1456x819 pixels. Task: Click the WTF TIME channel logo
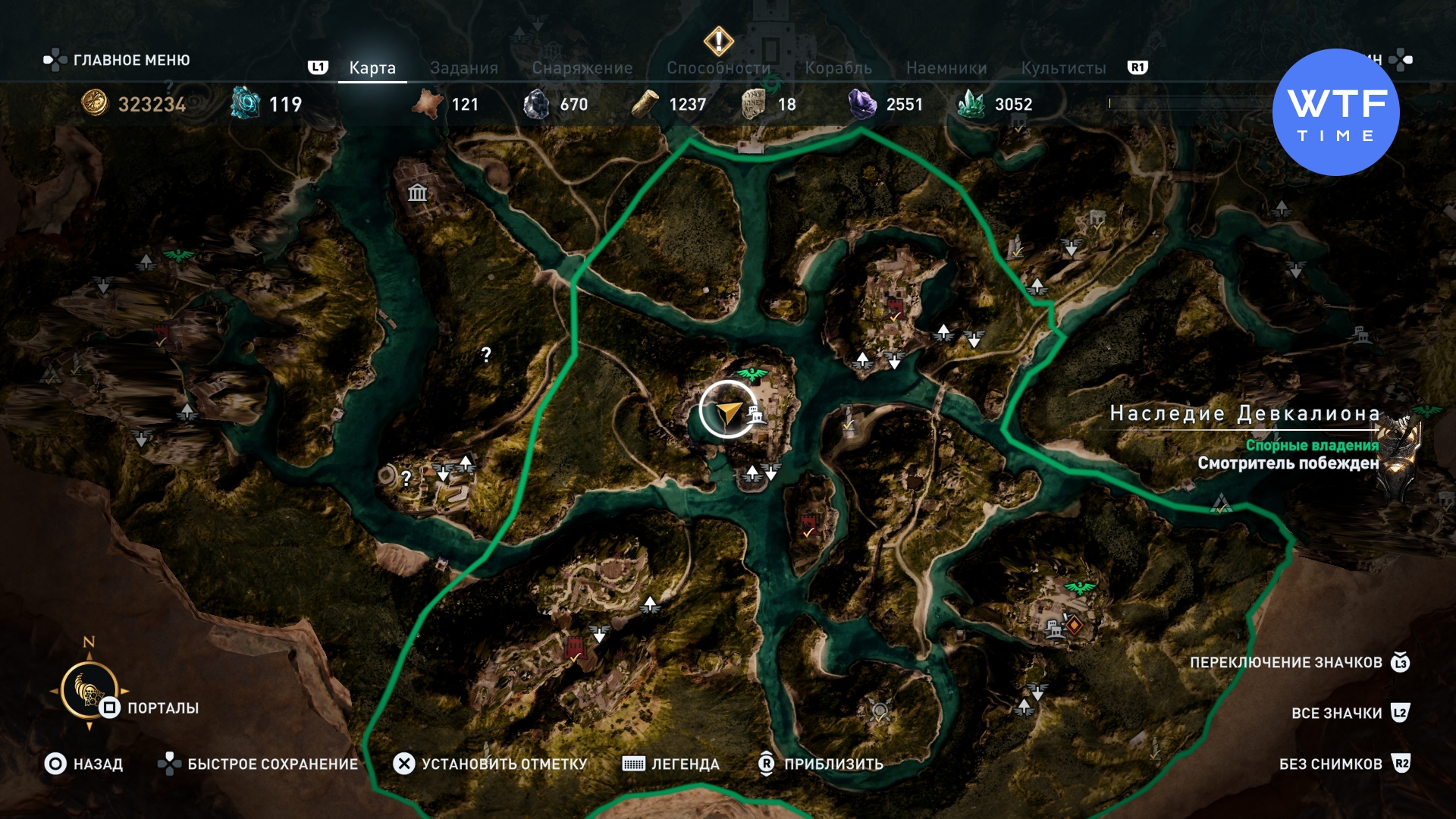tap(1335, 112)
